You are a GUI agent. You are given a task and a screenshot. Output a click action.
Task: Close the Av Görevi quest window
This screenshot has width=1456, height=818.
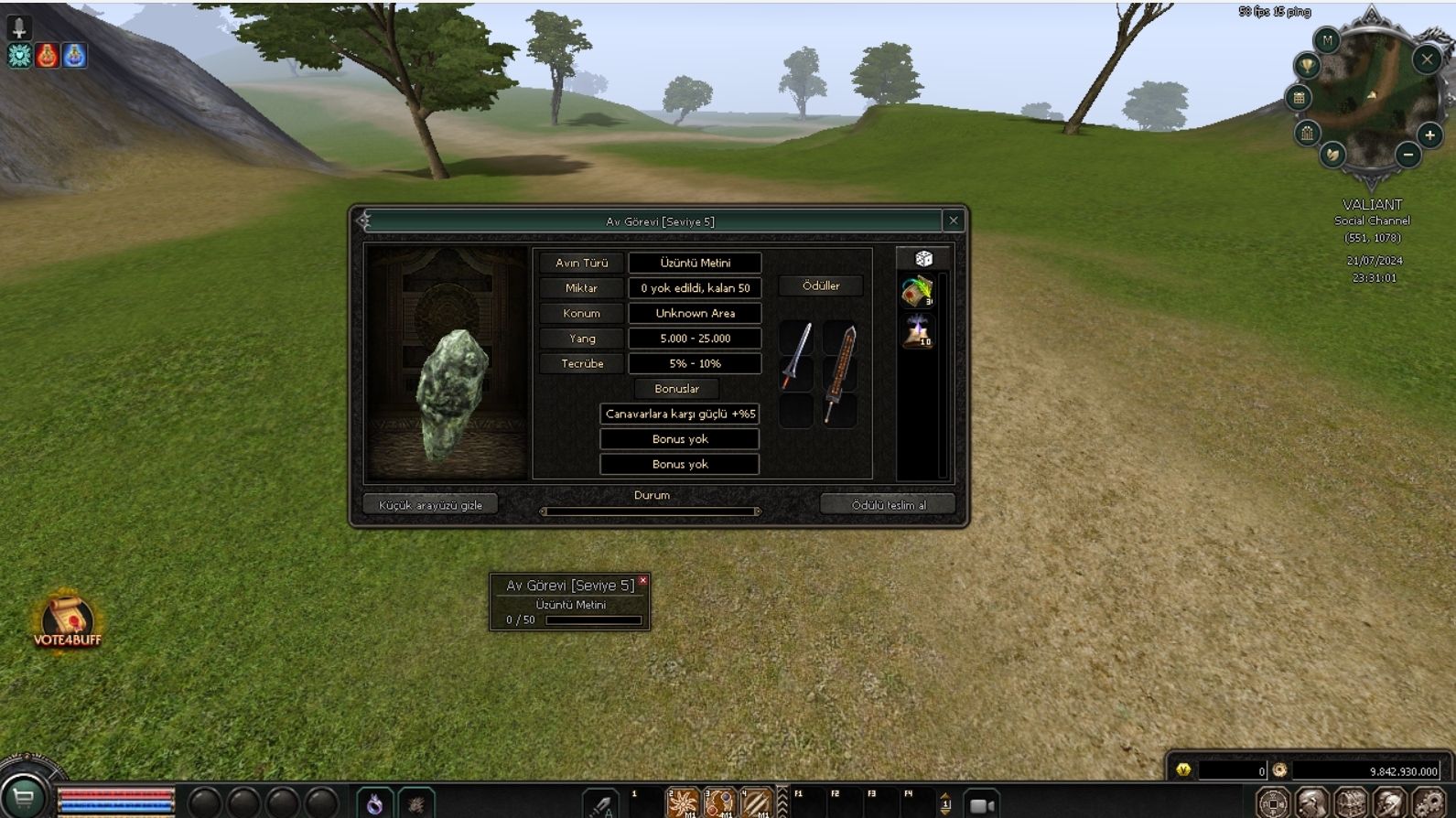[x=953, y=221]
